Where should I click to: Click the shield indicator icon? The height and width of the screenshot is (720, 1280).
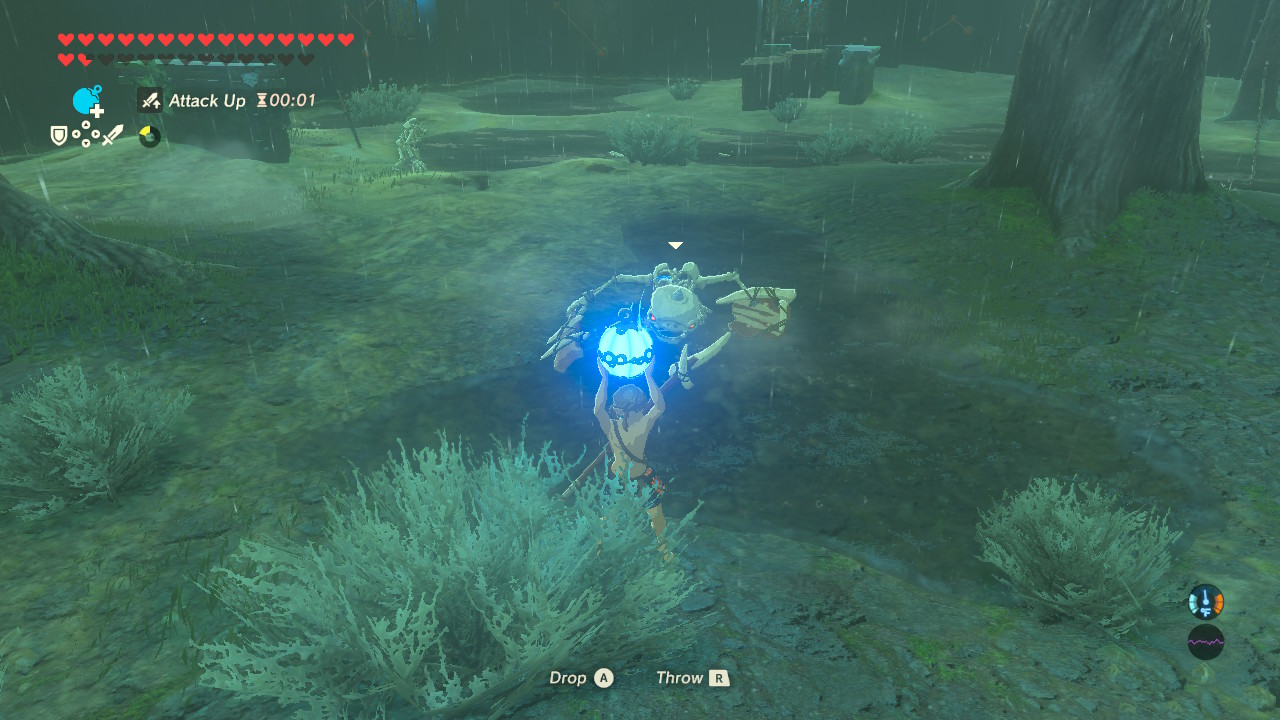pyautogui.click(x=57, y=134)
